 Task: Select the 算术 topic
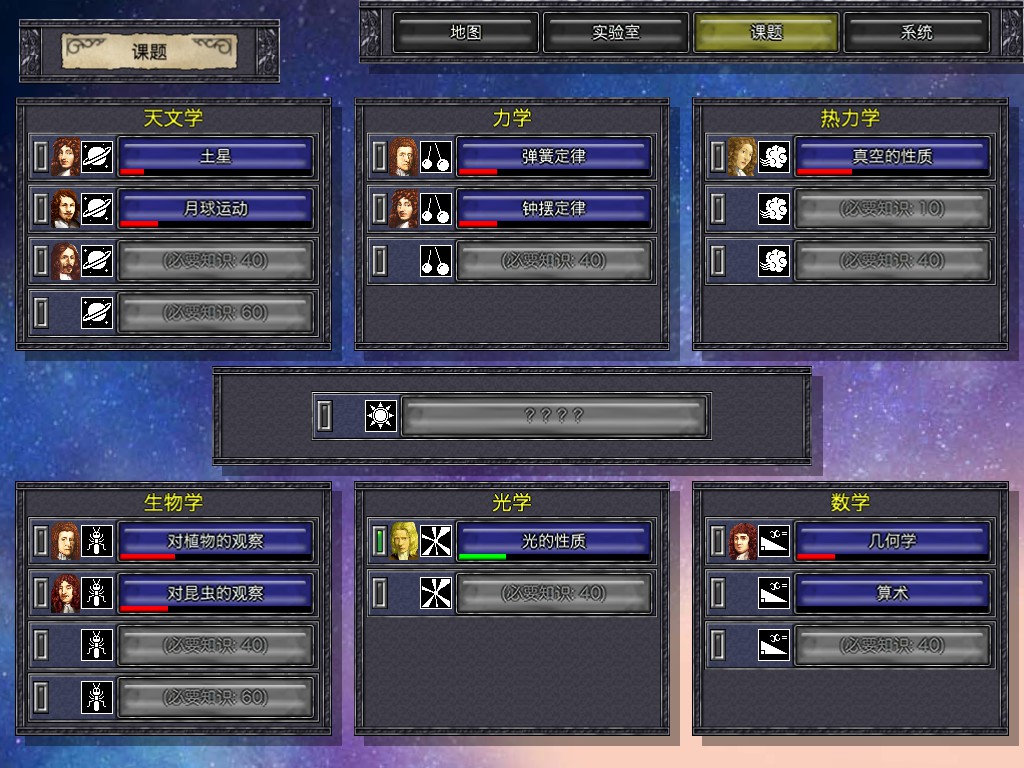pyautogui.click(x=892, y=593)
